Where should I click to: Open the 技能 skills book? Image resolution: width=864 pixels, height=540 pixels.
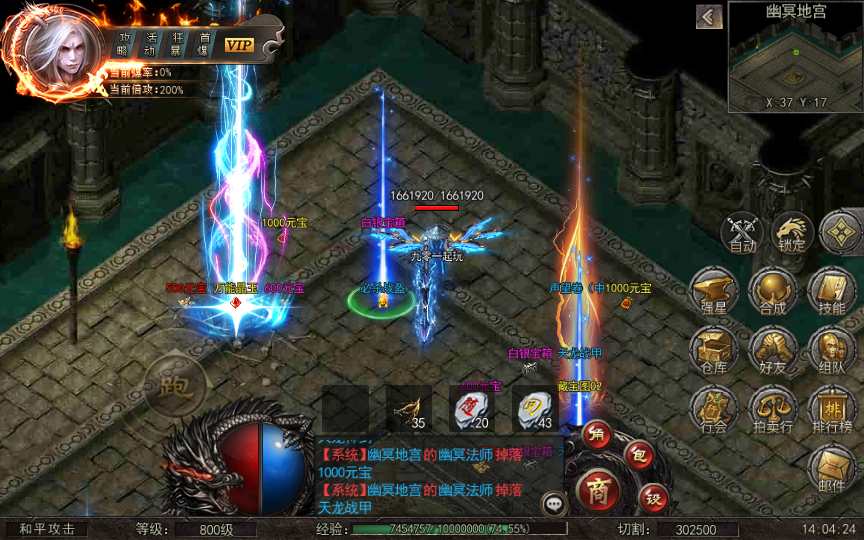point(831,293)
